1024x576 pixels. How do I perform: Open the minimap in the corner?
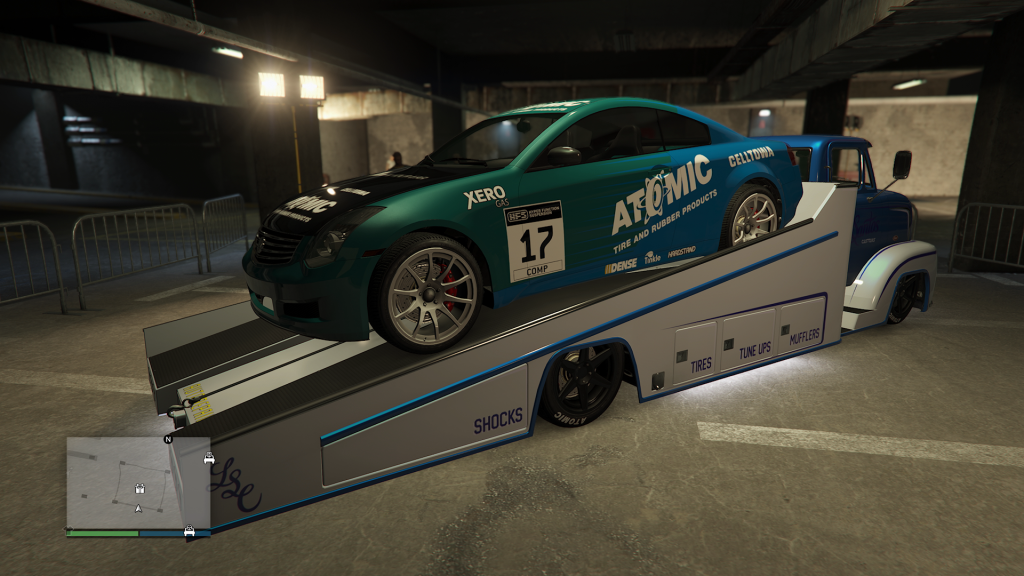click(x=138, y=482)
